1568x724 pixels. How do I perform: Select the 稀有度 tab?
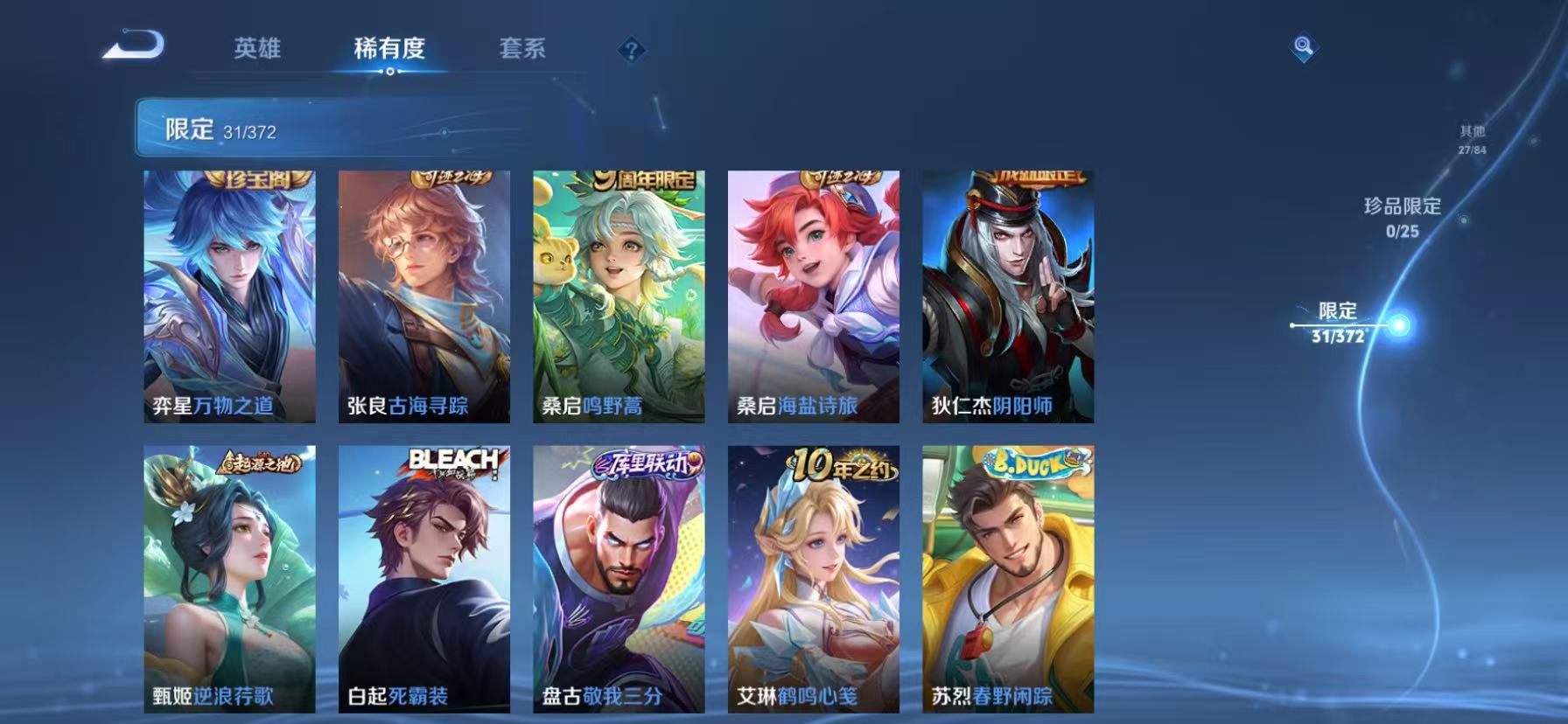point(391,50)
